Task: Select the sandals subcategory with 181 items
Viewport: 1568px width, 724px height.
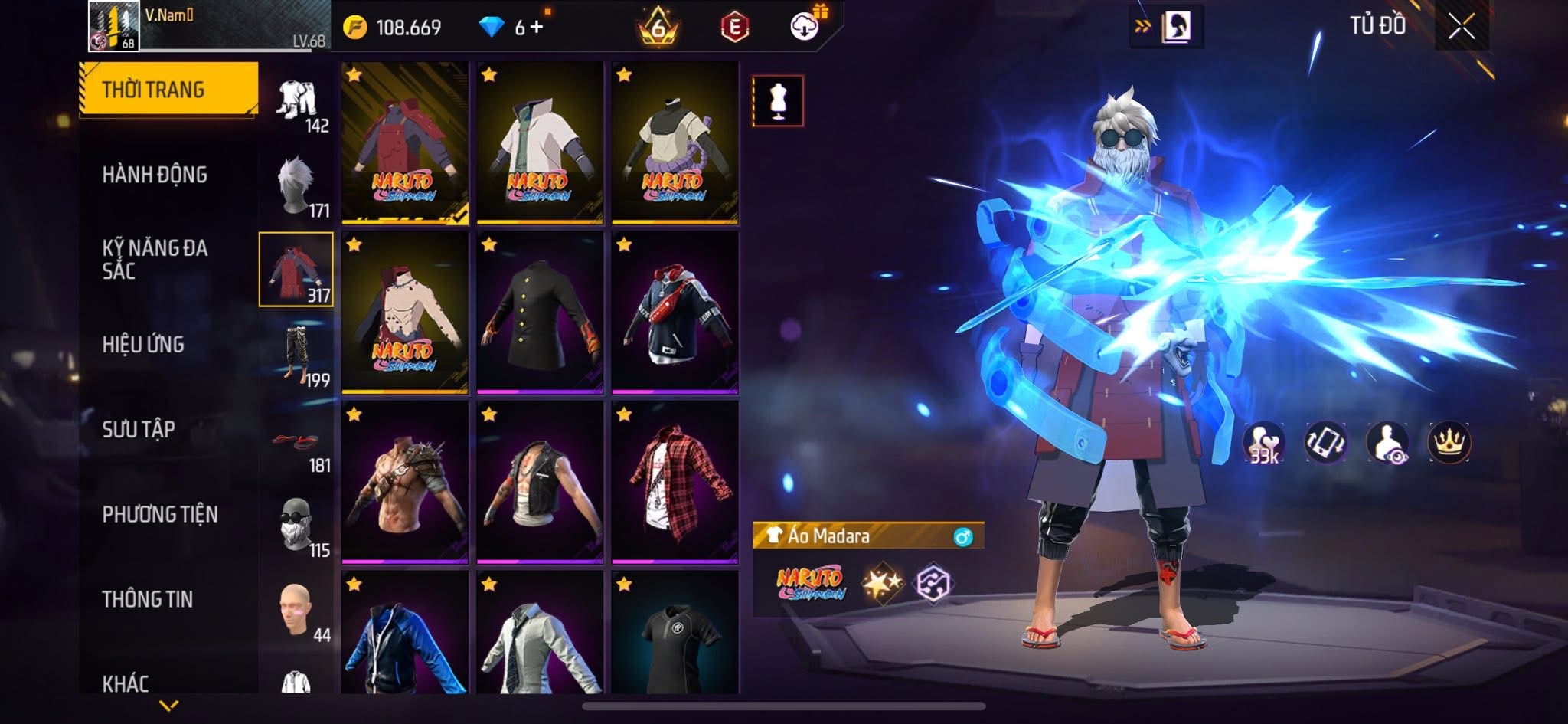Action: click(x=297, y=441)
